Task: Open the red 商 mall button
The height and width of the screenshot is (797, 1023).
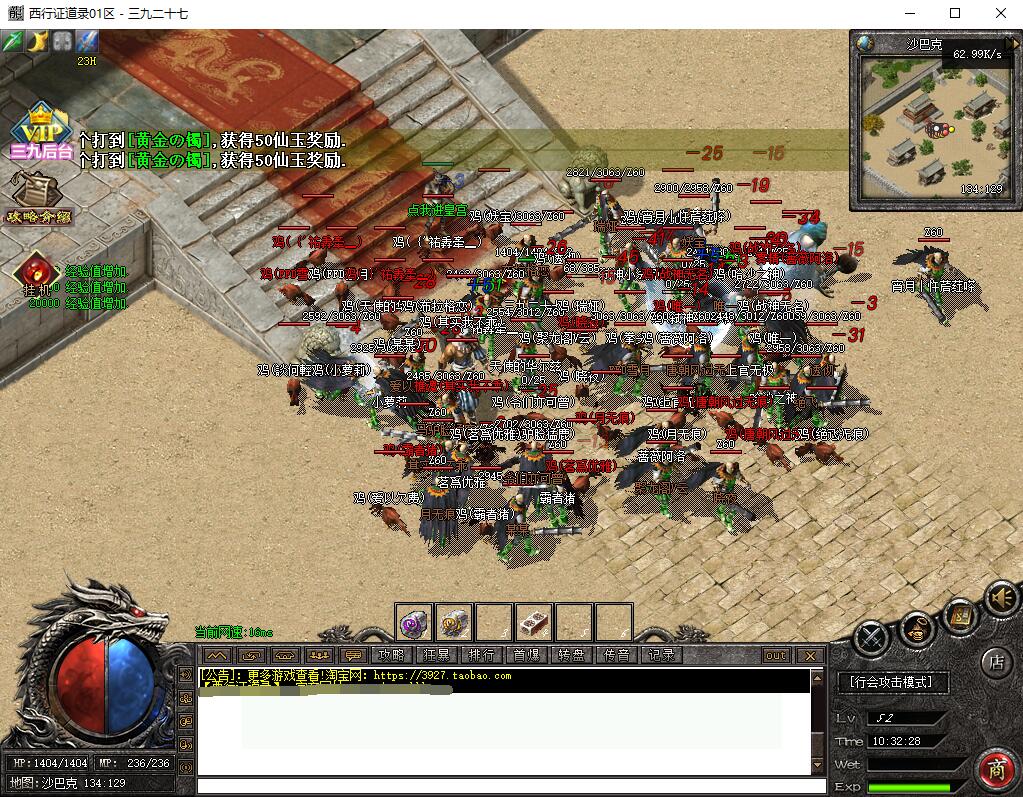Action: tap(996, 769)
